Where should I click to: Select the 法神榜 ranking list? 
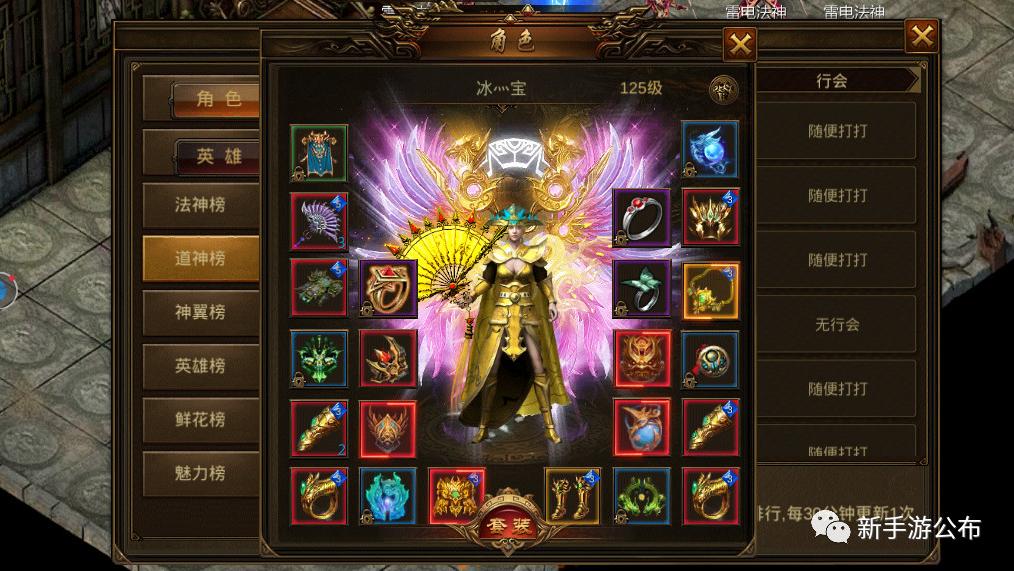(x=200, y=205)
